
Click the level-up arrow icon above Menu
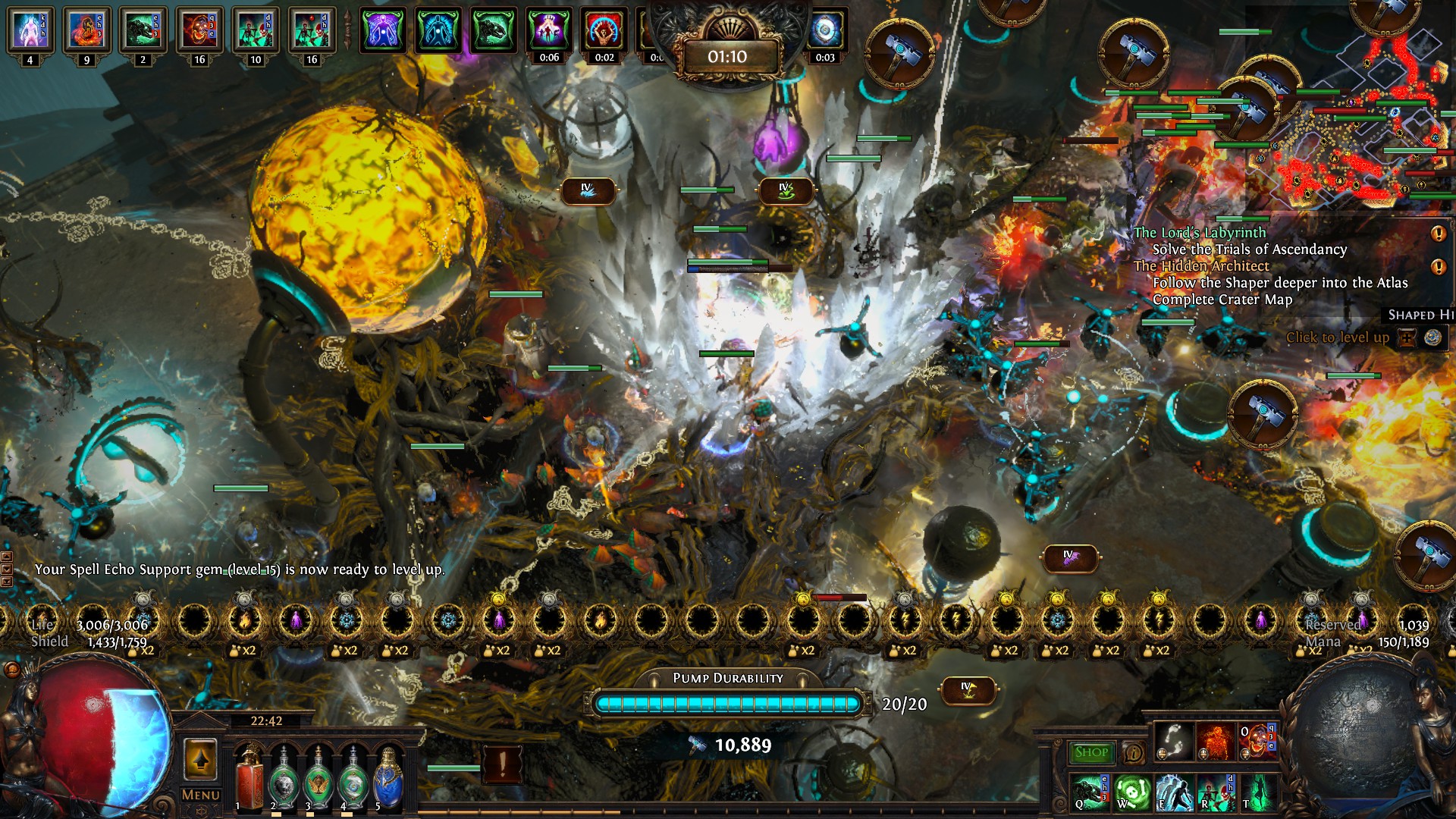click(x=199, y=758)
